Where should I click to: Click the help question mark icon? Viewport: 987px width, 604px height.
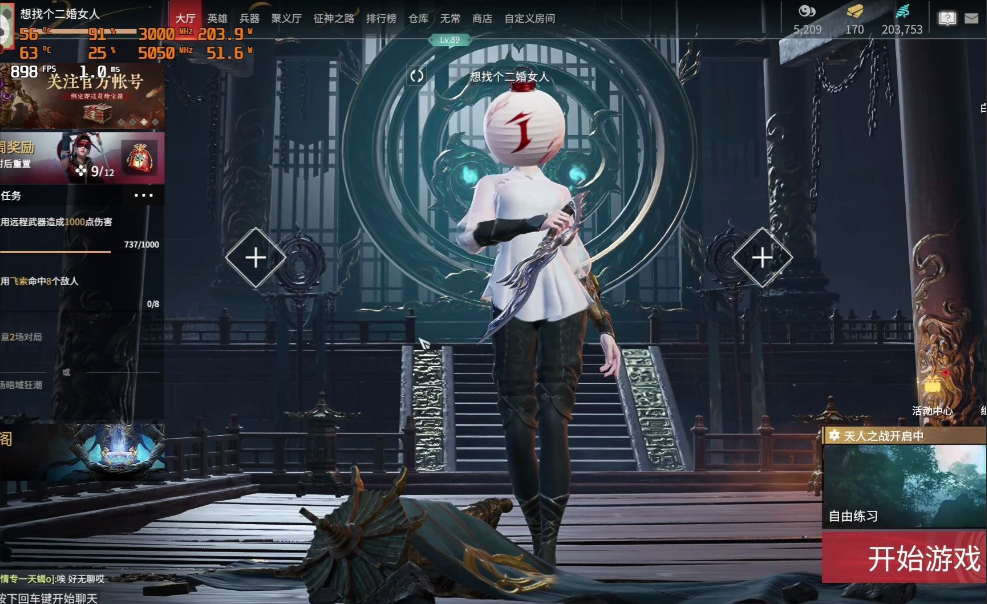tap(946, 18)
